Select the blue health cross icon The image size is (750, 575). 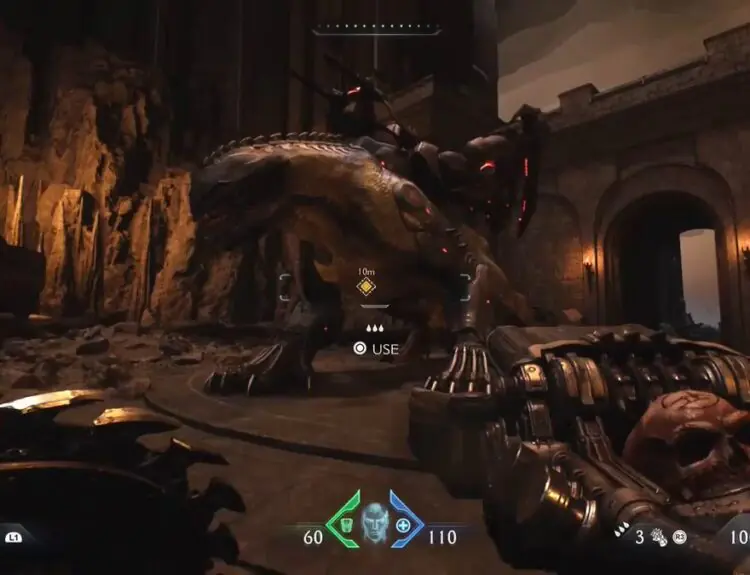(403, 524)
